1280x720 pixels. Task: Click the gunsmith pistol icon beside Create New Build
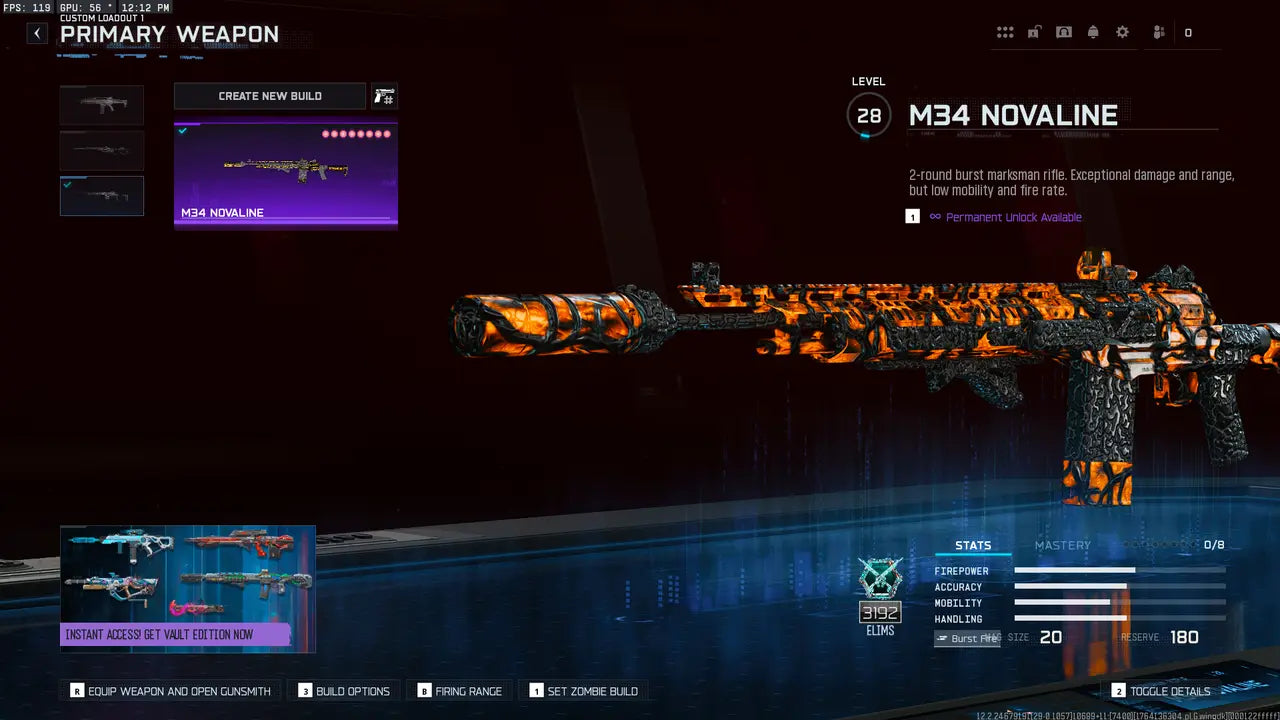point(385,96)
